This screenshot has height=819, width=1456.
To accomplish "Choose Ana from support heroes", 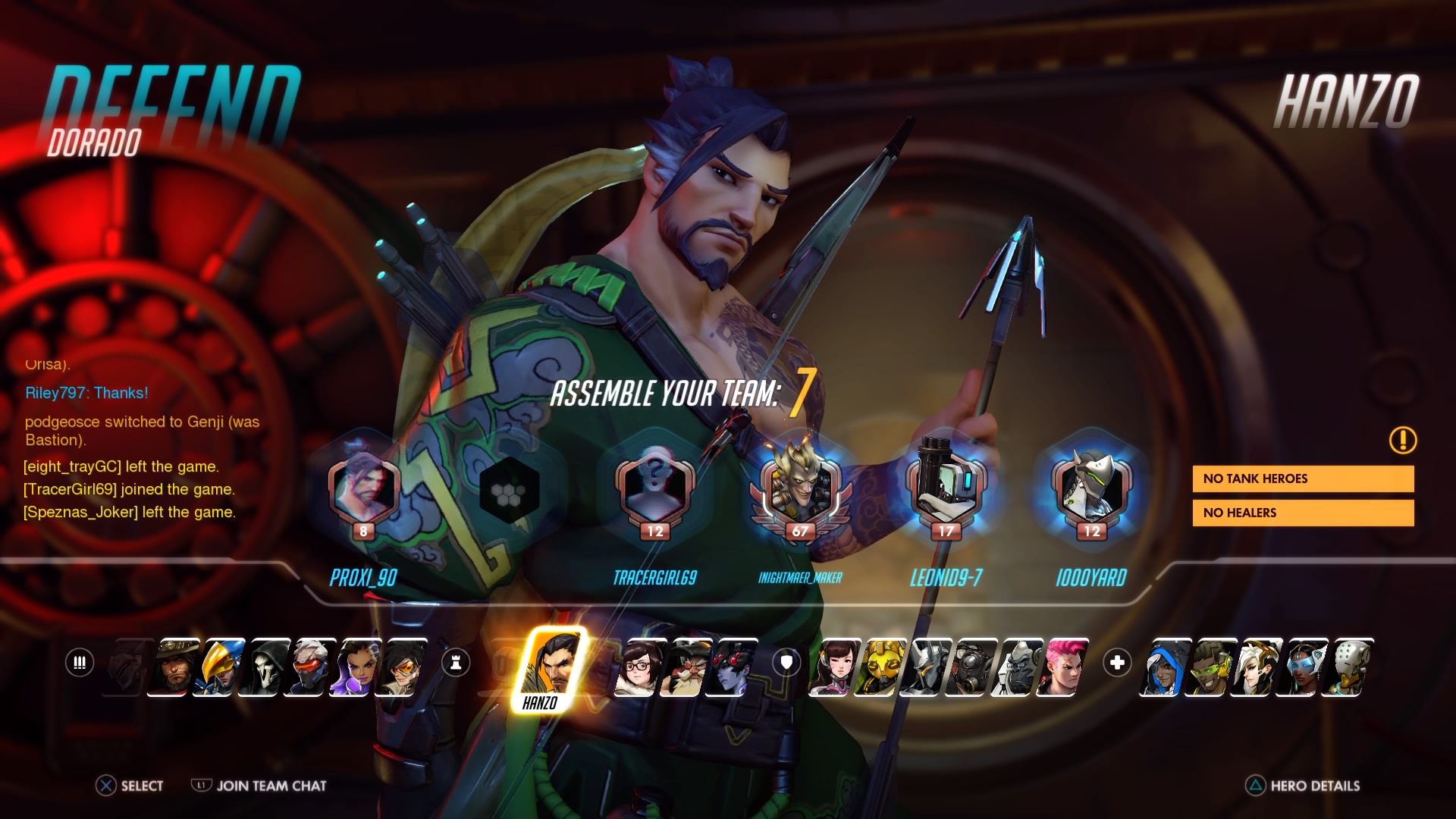I will coord(1164,667).
